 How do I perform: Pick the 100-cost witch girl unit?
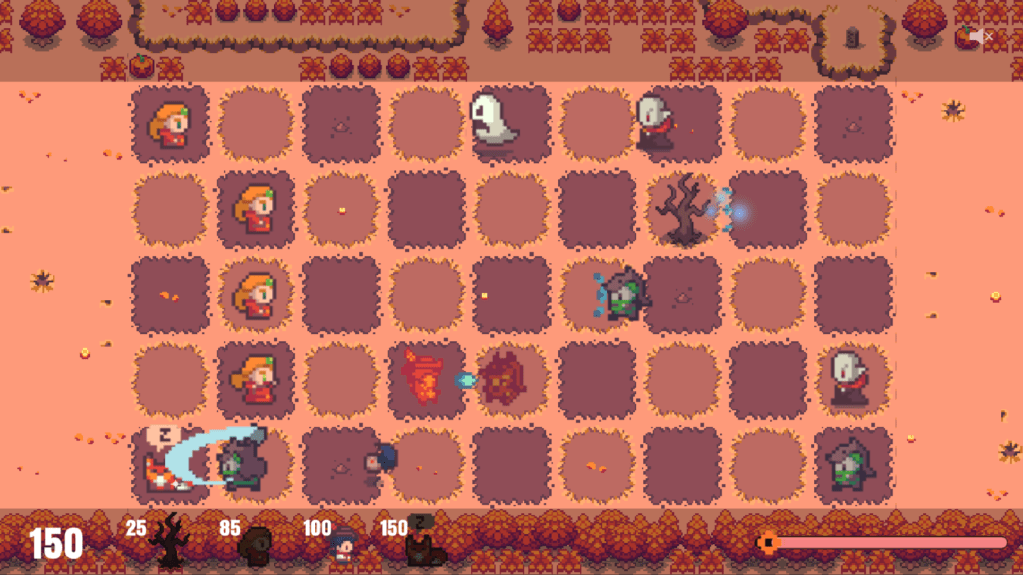(342, 545)
